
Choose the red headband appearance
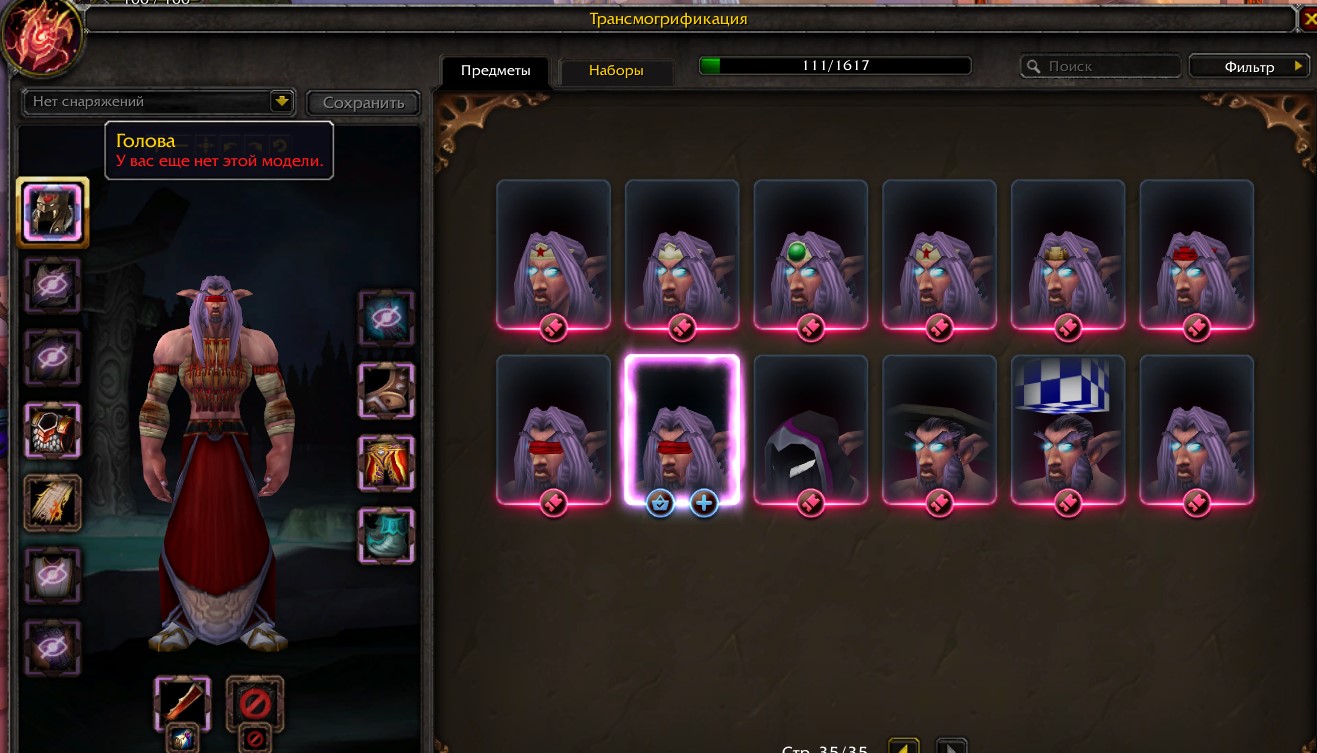[x=1196, y=253]
